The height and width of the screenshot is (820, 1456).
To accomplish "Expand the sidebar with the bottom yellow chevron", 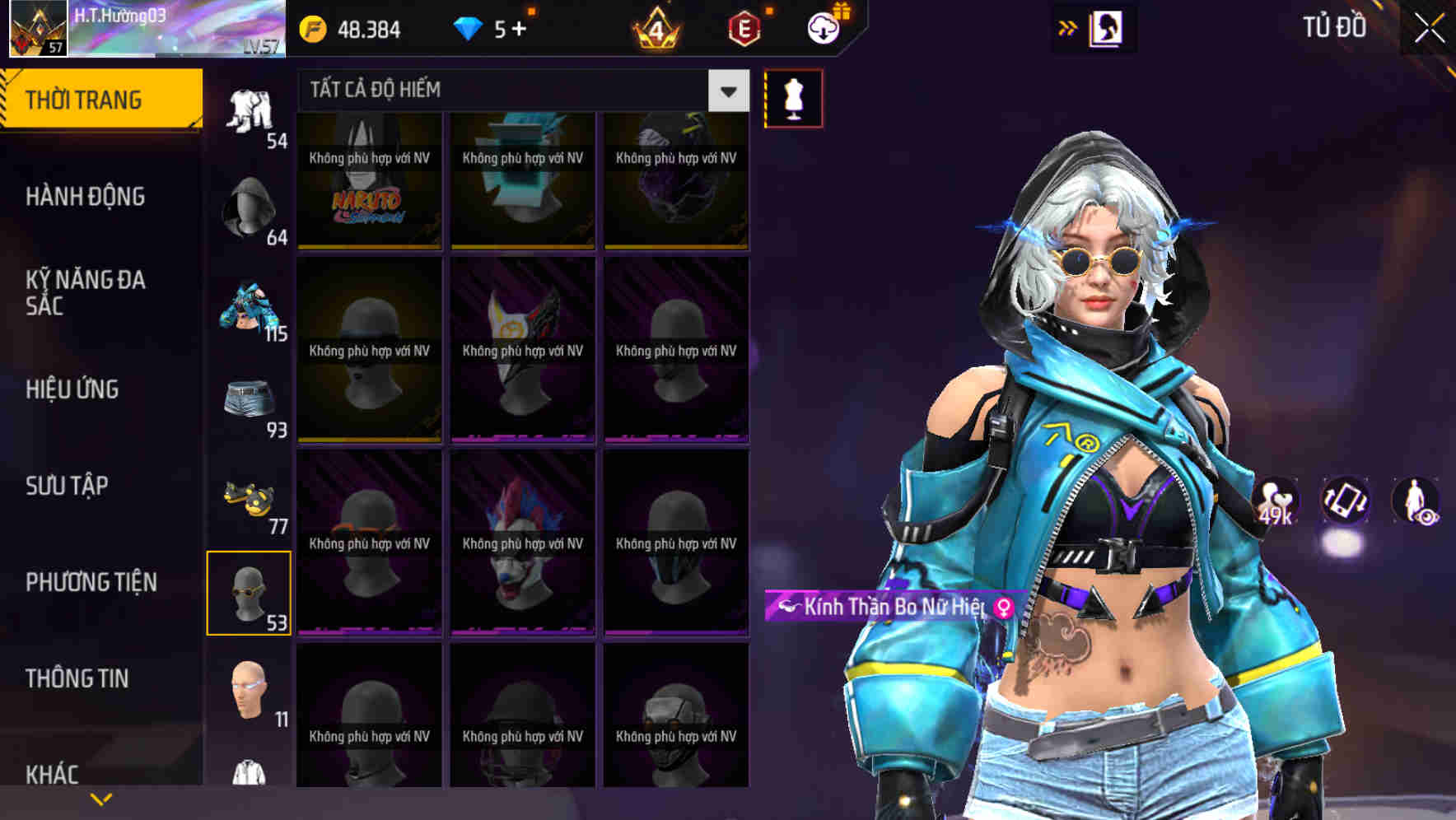I will [100, 797].
